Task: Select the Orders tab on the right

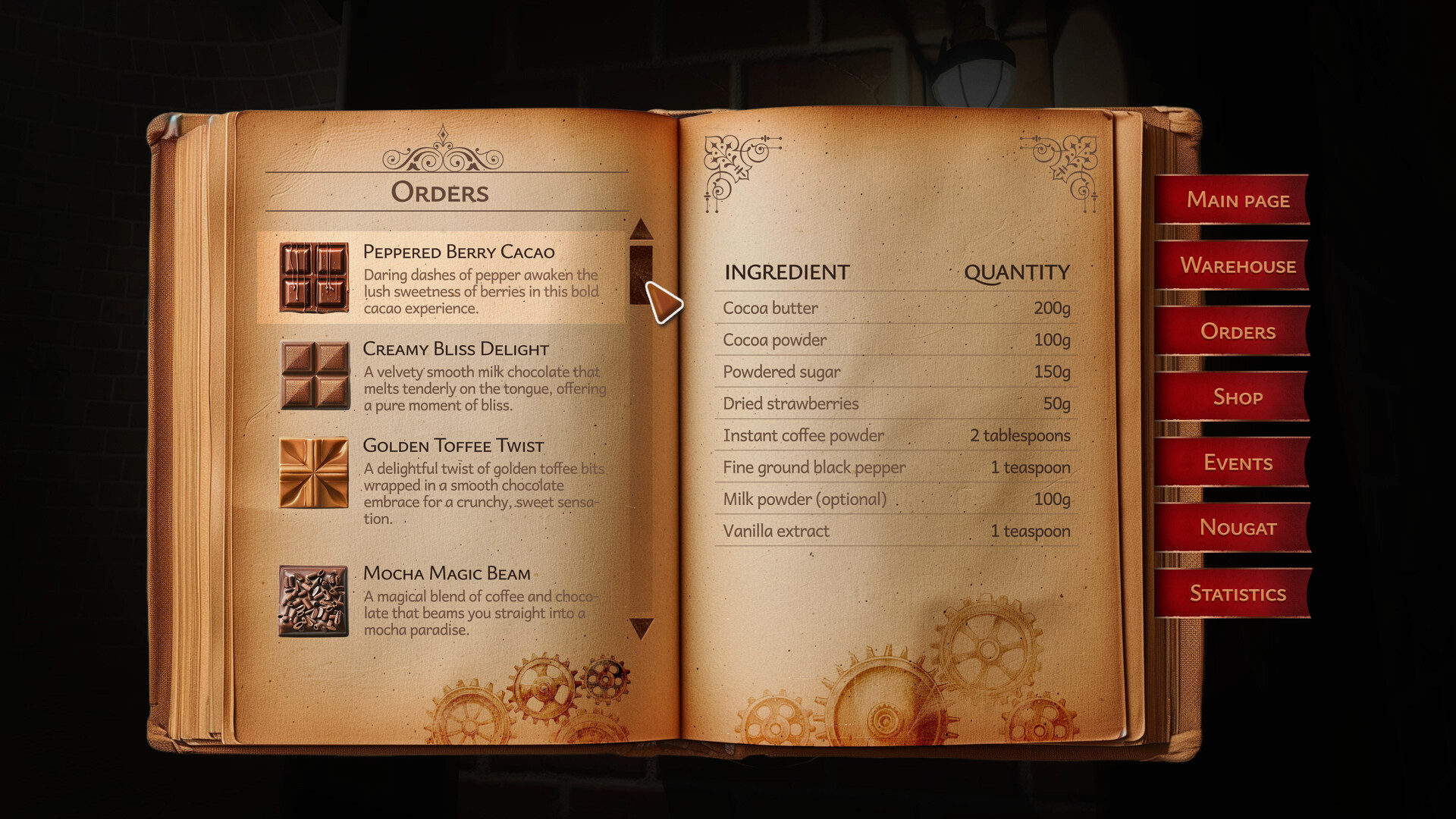Action: (1238, 331)
